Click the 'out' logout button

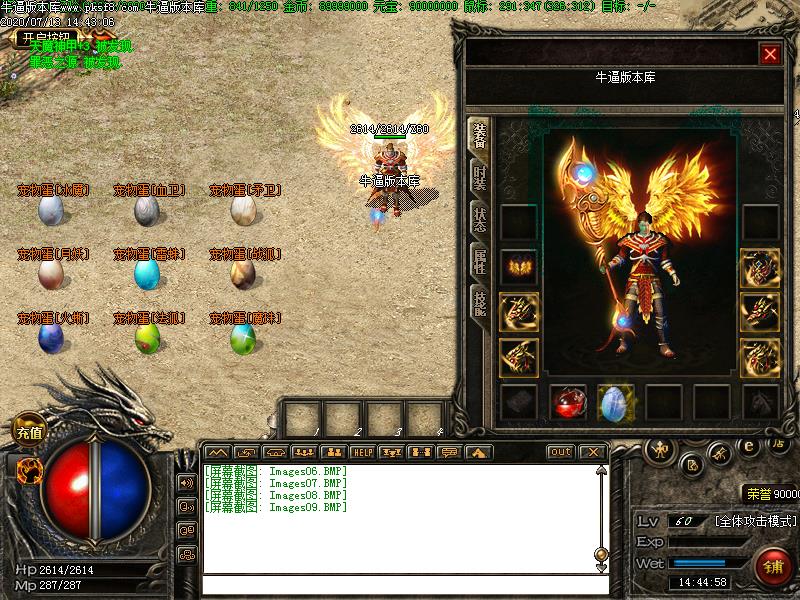pos(561,452)
